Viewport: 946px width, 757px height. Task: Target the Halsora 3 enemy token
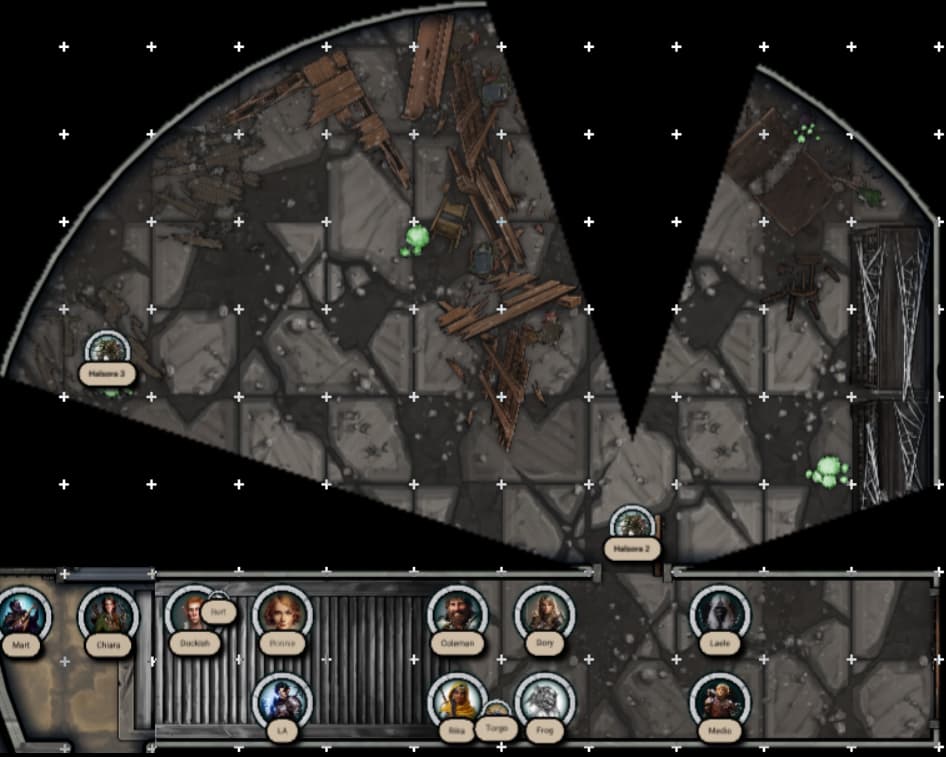[107, 350]
